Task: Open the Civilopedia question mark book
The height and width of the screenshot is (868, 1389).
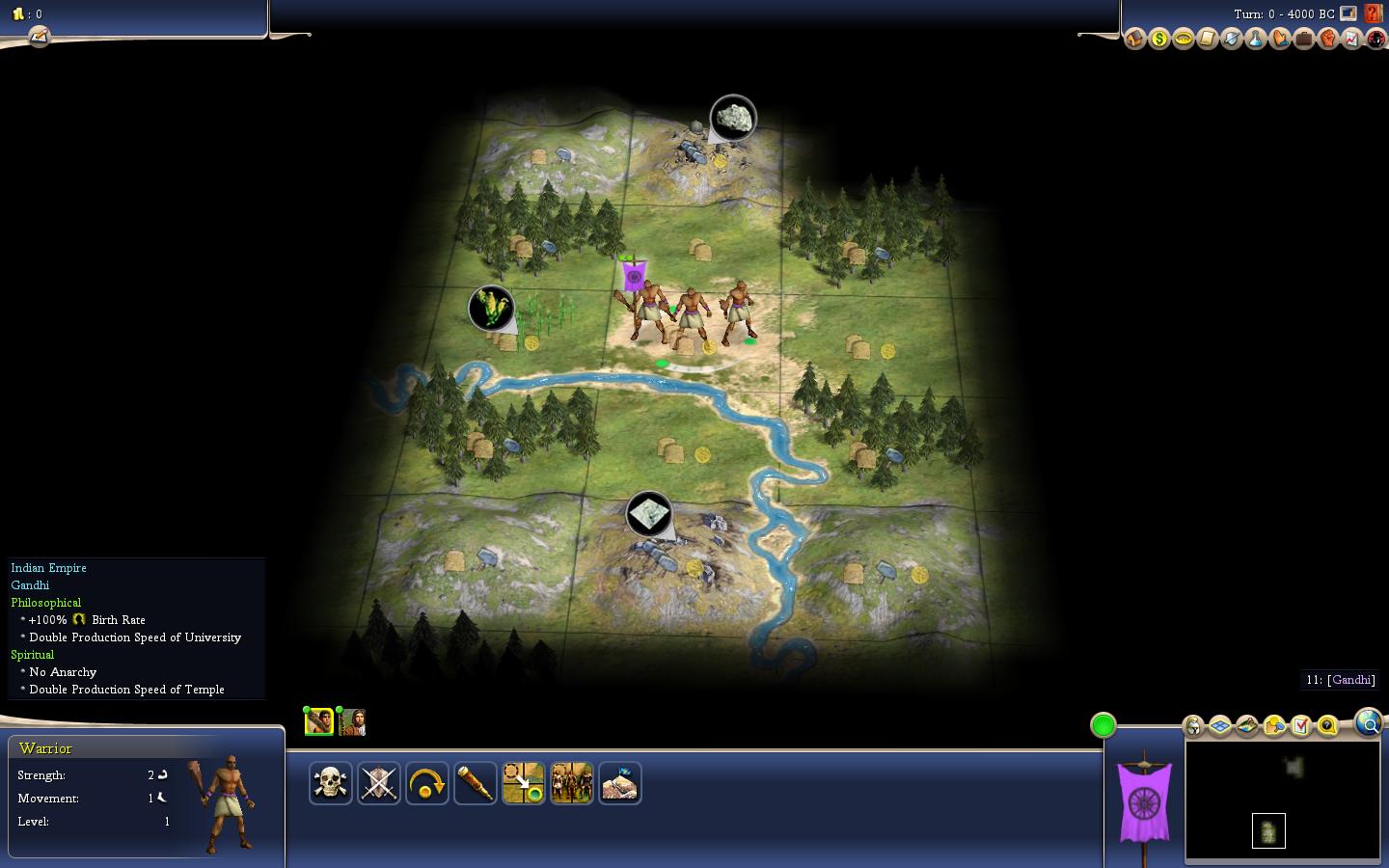Action: [1374, 14]
